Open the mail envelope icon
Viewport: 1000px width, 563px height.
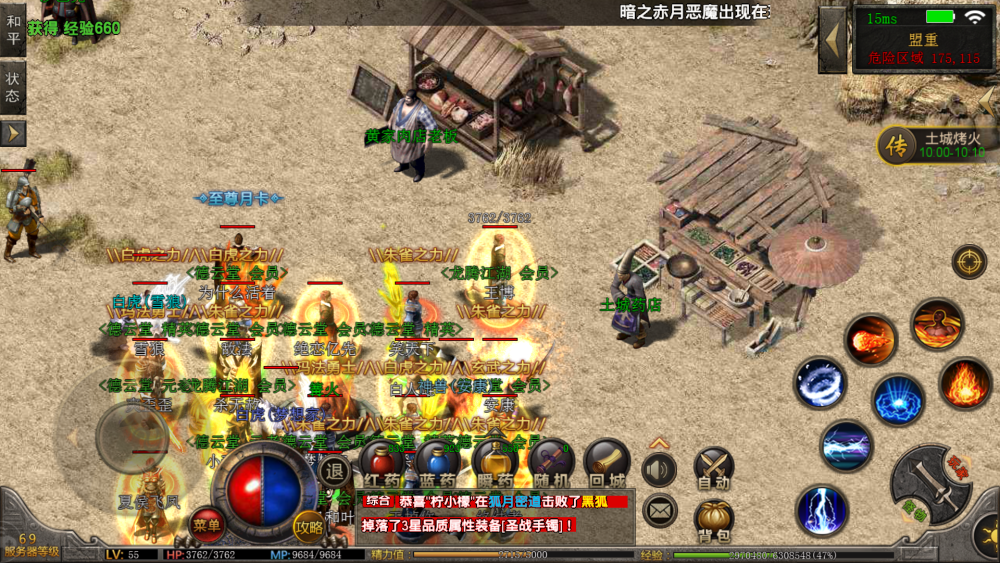659,511
